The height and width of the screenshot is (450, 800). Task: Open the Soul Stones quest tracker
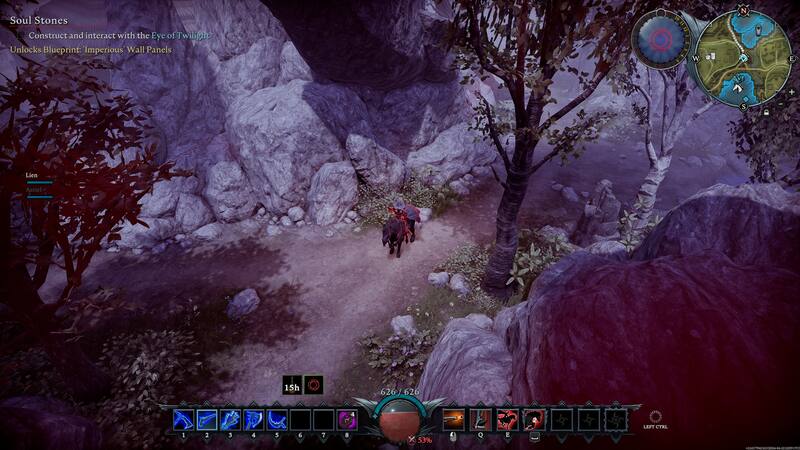click(x=39, y=20)
